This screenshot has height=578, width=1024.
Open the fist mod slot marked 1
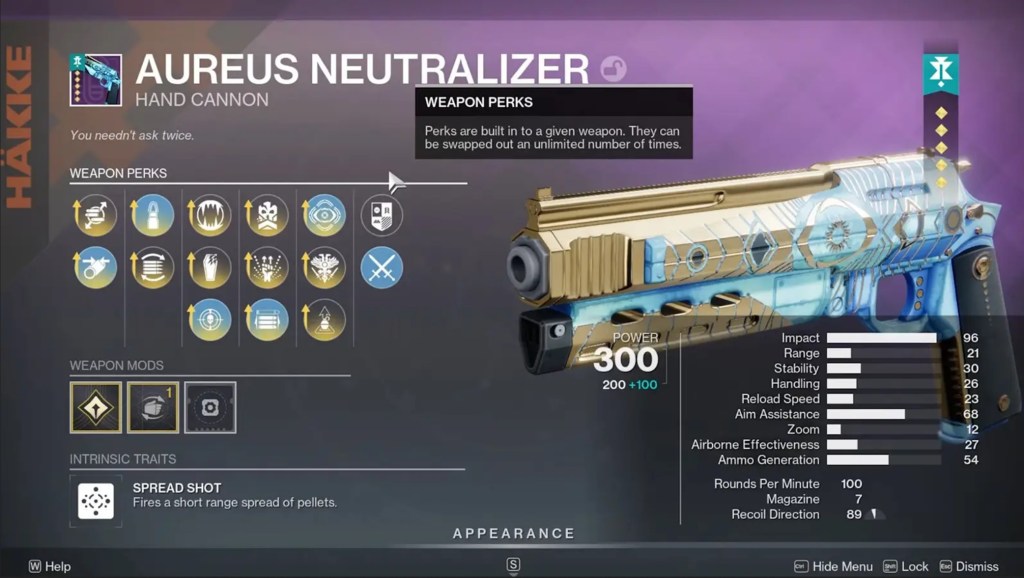(153, 407)
